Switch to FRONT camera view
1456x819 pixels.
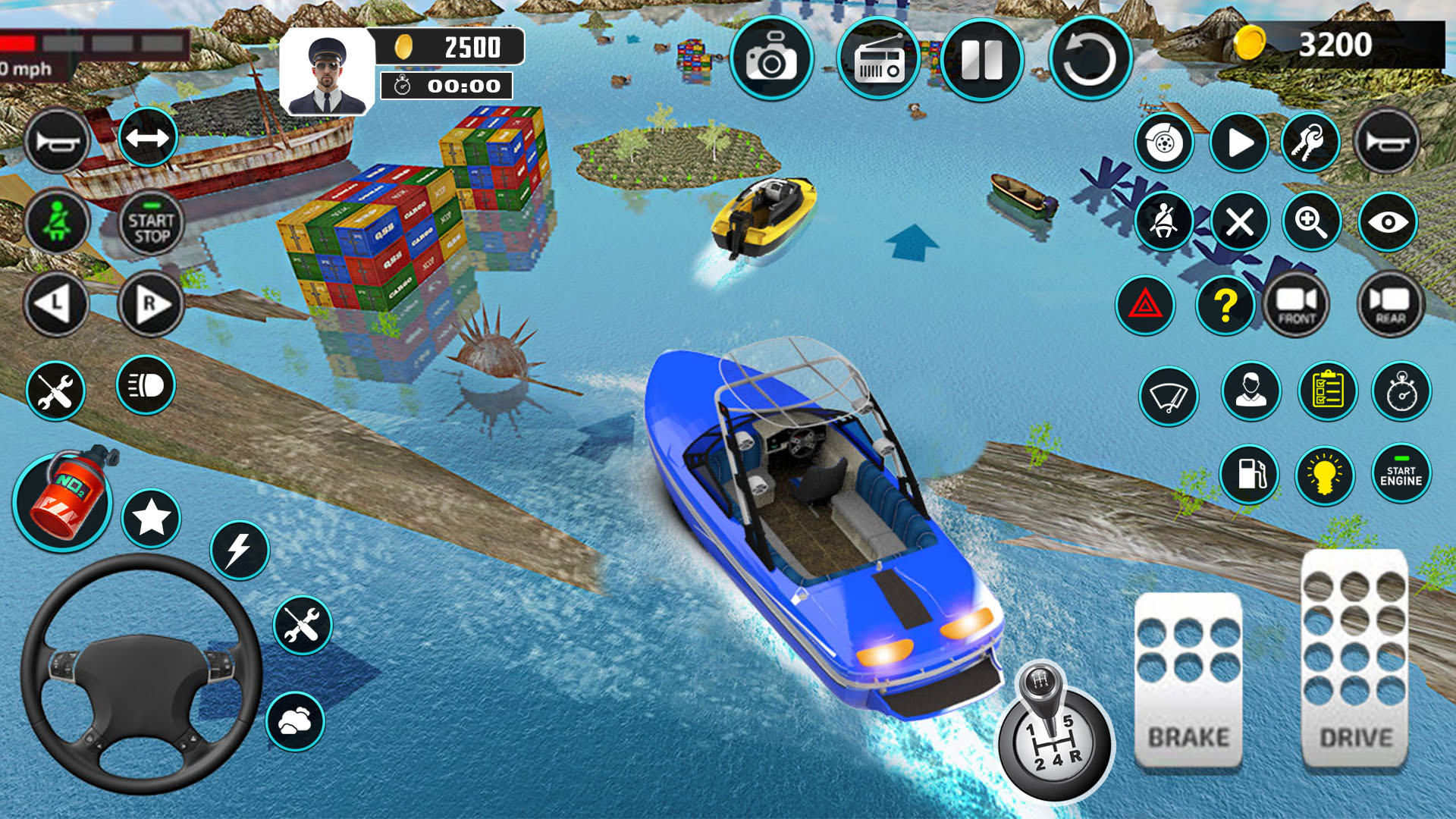pyautogui.click(x=1298, y=305)
